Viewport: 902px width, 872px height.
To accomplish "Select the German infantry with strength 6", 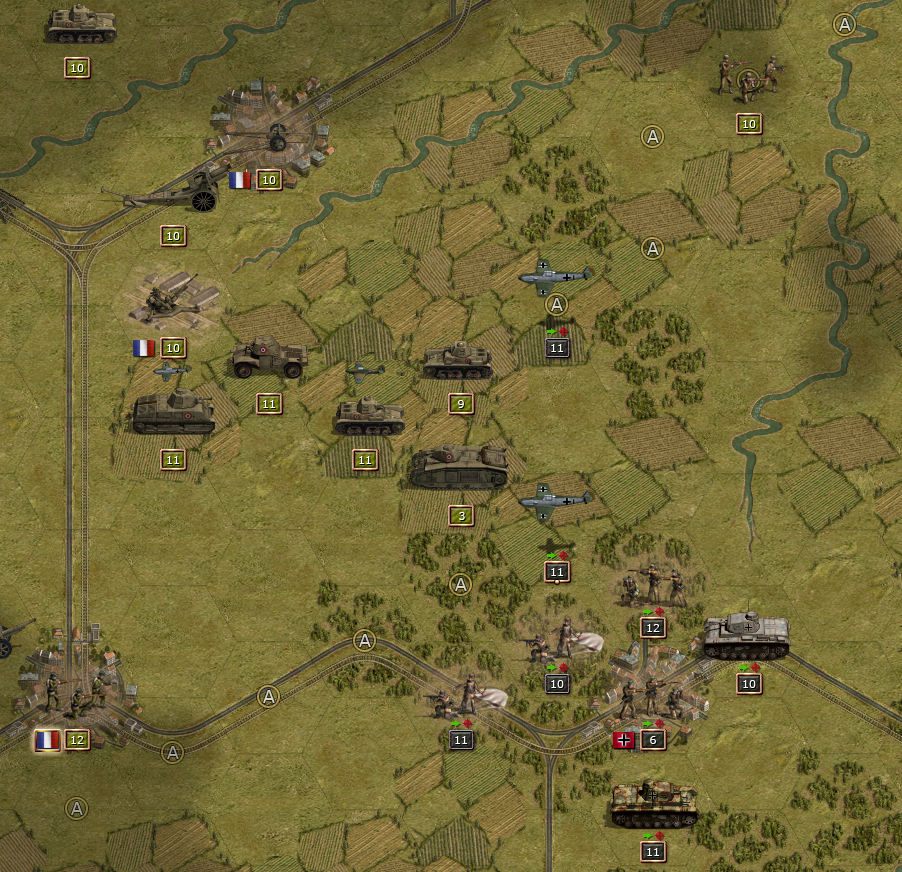I will tap(651, 697).
